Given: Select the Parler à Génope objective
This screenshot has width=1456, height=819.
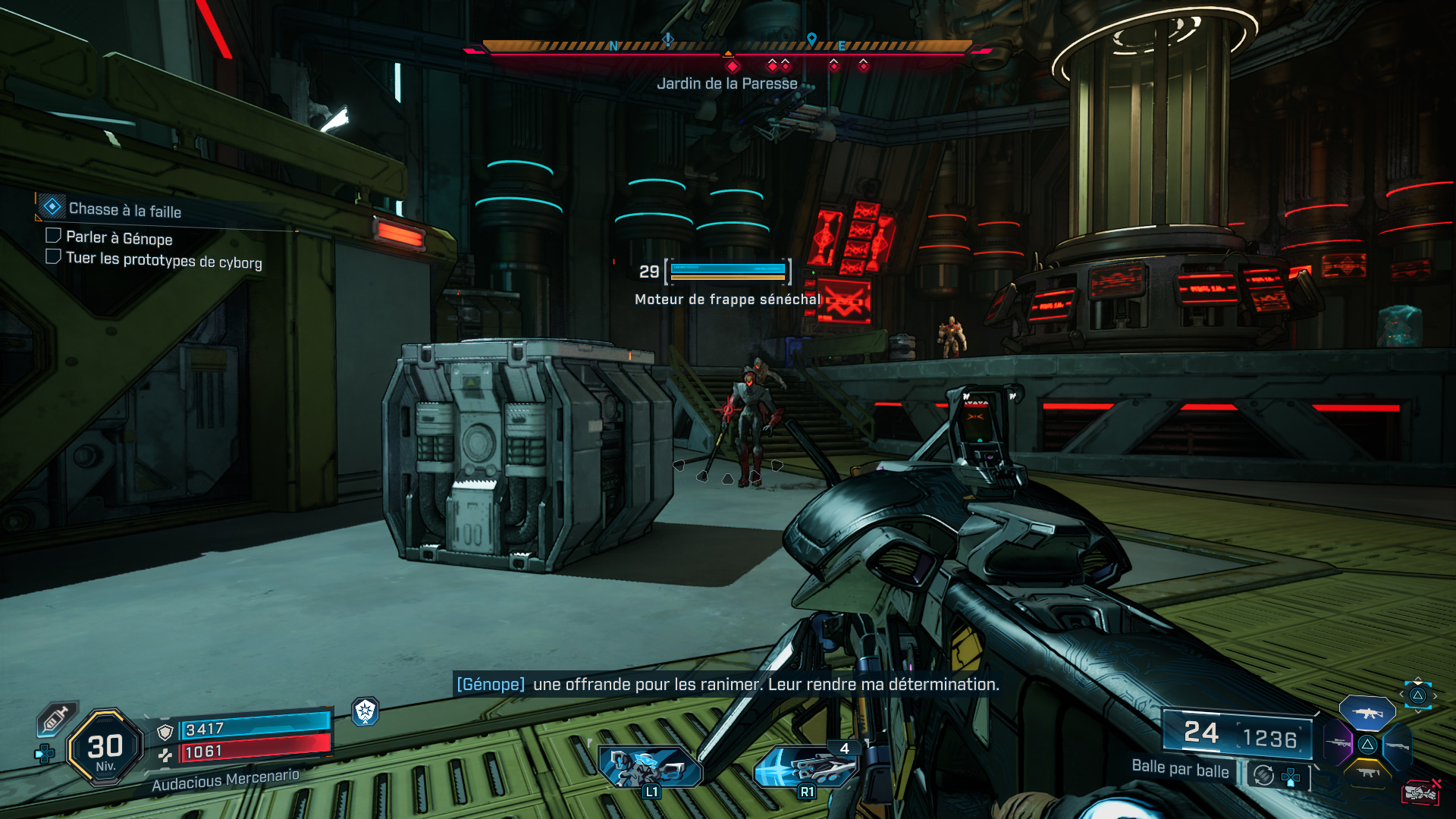Looking at the screenshot, I should [x=119, y=238].
